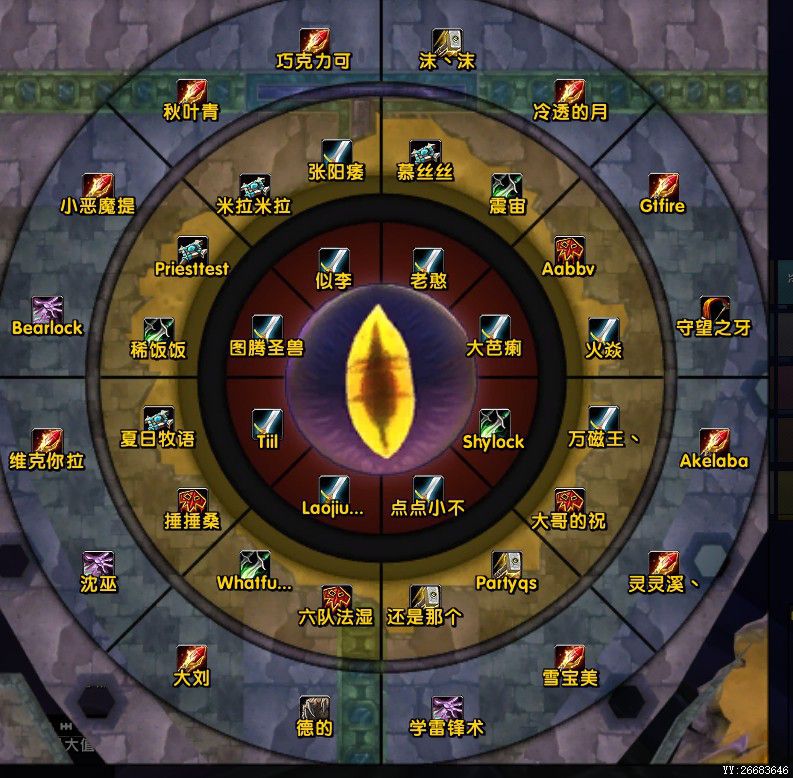The height and width of the screenshot is (778, 793).
Task: Select the 大芭蕉 player marker
Action: point(494,330)
